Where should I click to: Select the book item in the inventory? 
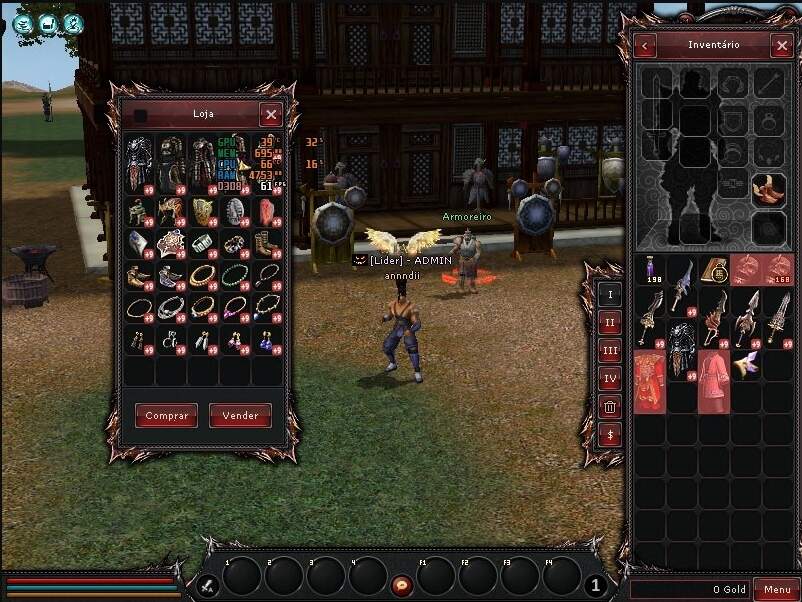714,270
